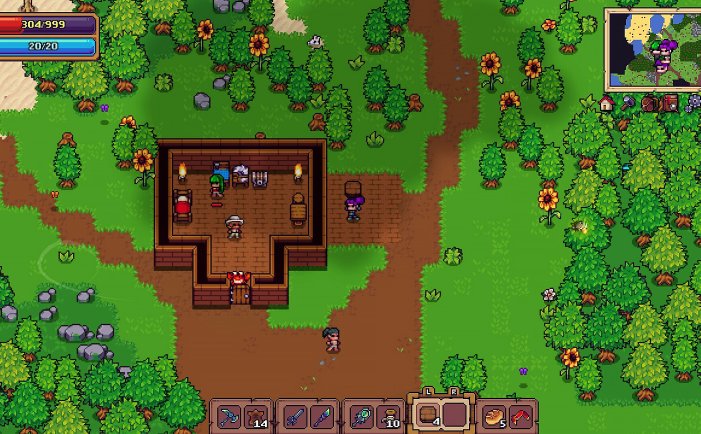Select the hide slot showing 14
The height and width of the screenshot is (434, 701).
pos(255,415)
